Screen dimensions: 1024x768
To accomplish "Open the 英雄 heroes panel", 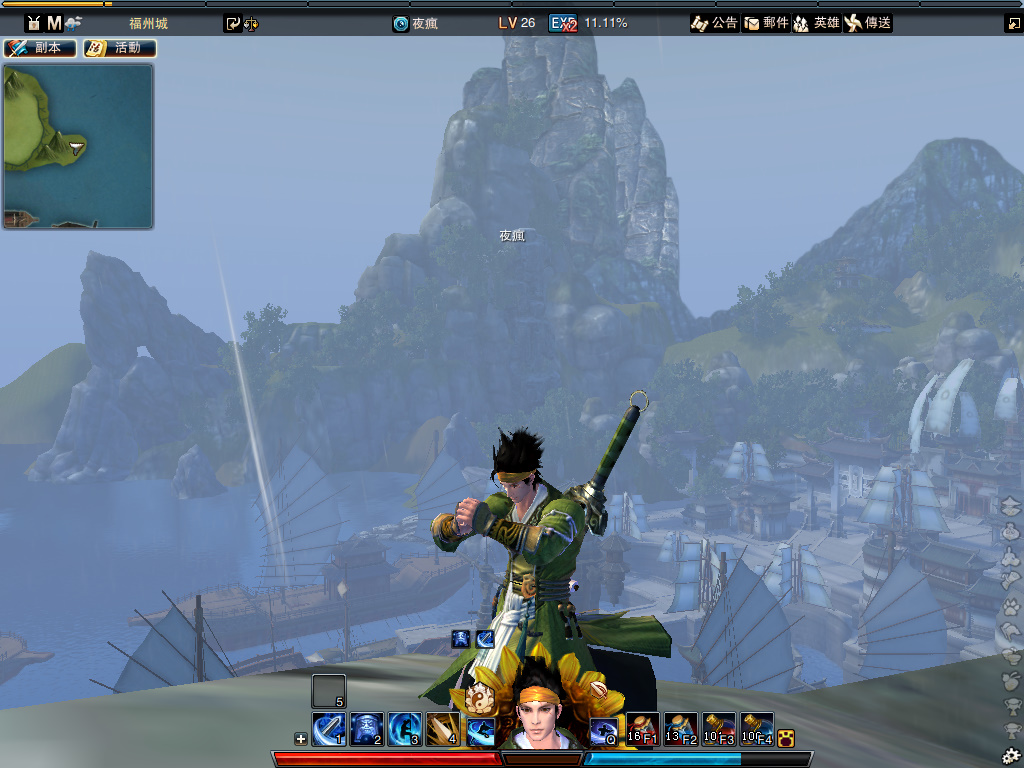I will 816,23.
